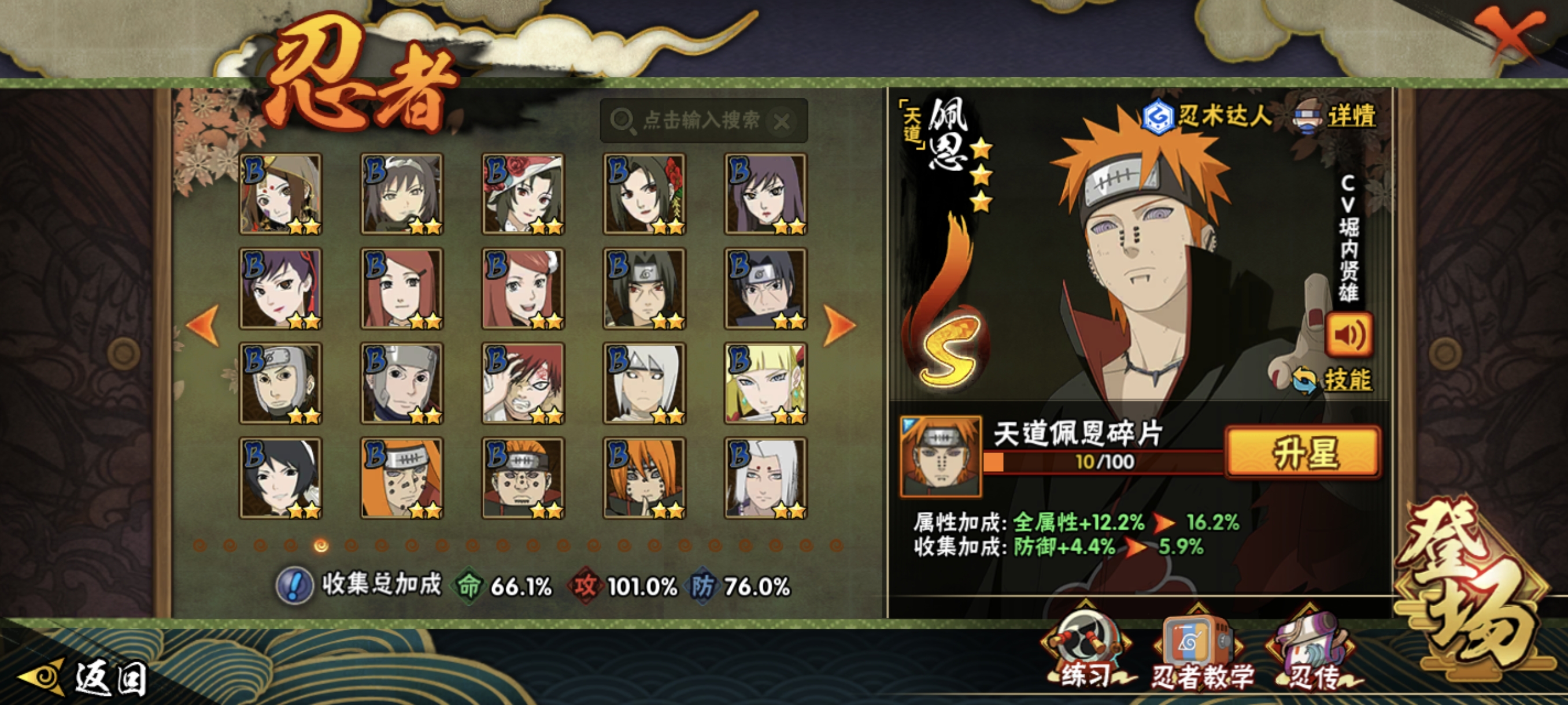
Task: Click the ninja search input field
Action: (700, 120)
